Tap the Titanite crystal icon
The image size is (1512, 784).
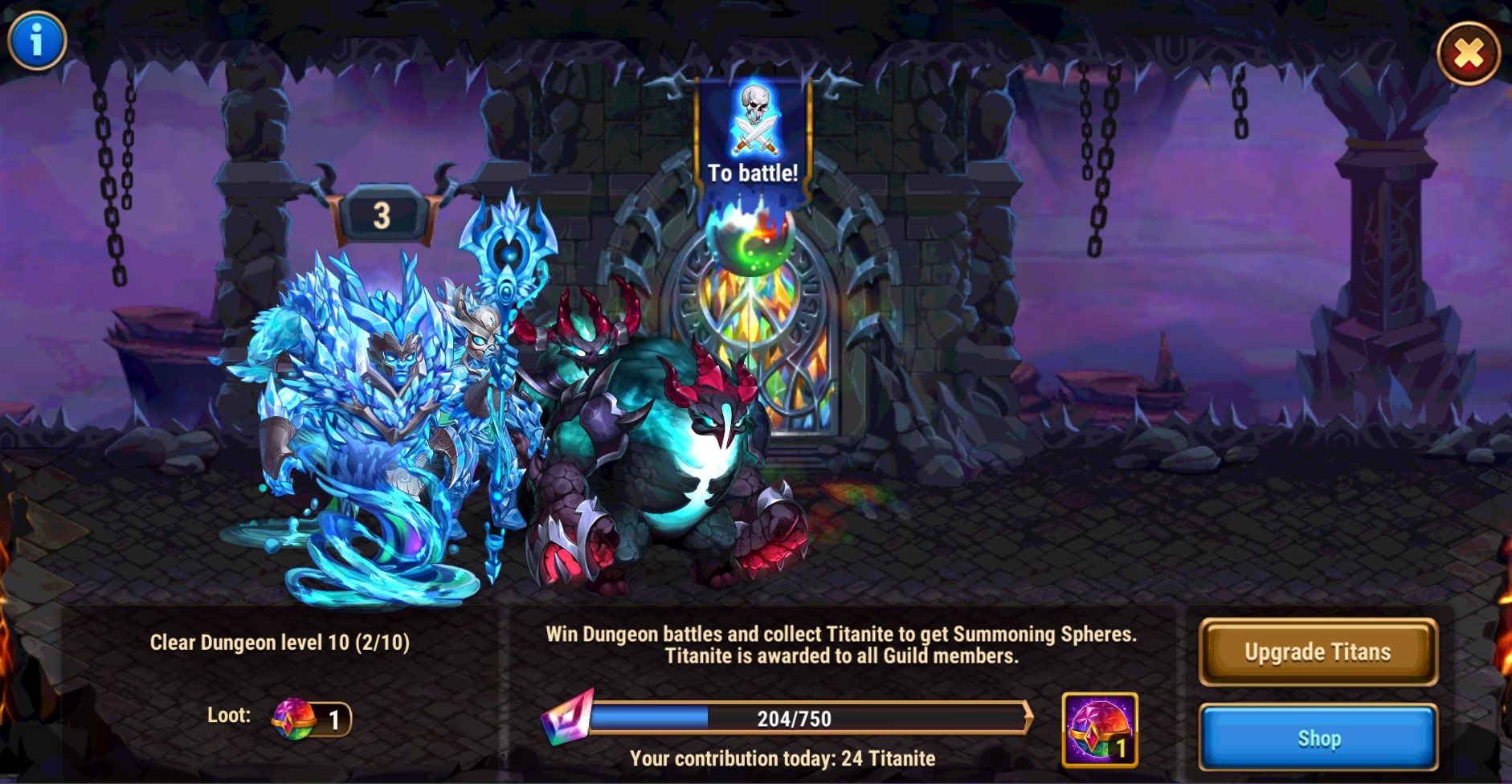point(567,717)
